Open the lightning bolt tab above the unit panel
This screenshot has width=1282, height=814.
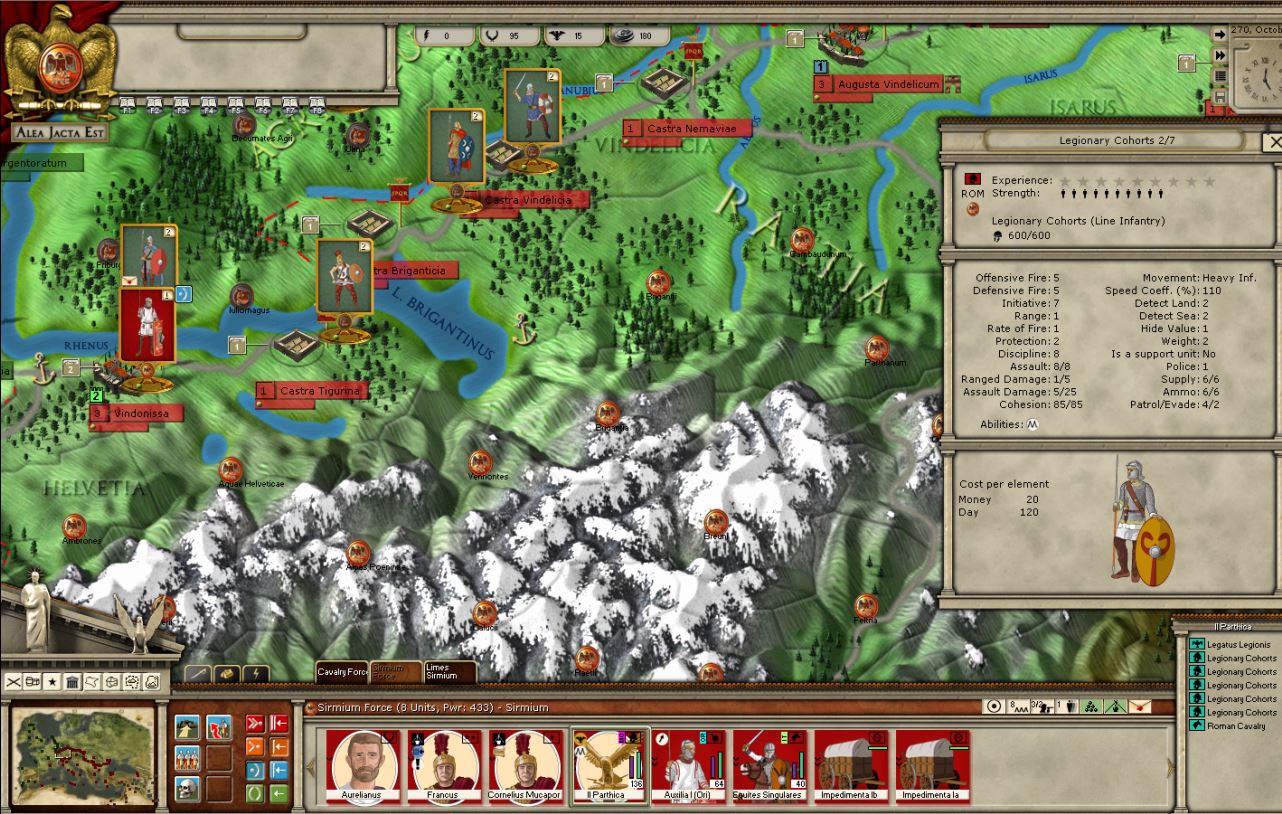pos(255,674)
